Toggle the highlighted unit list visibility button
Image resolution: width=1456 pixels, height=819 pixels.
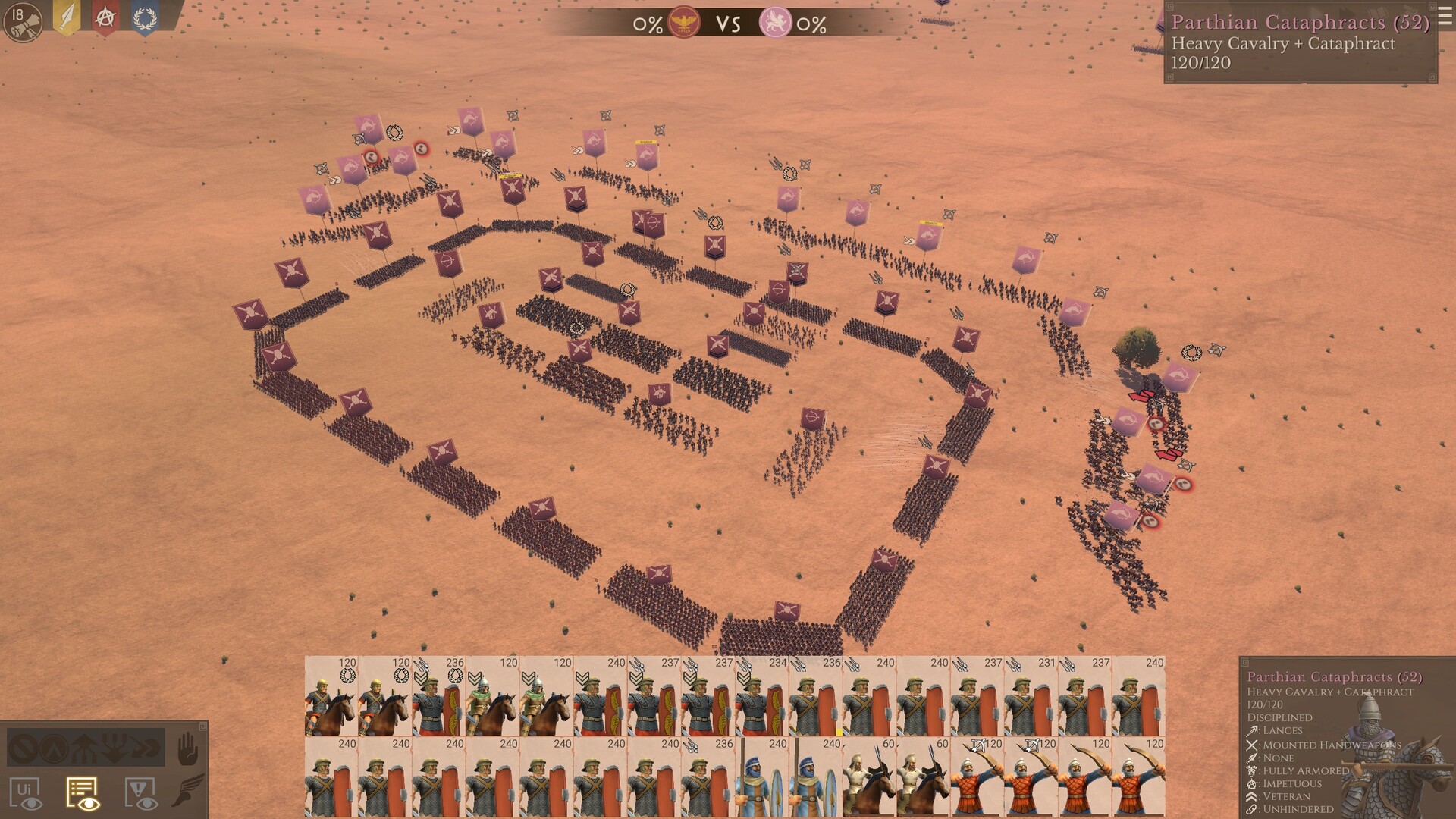pos(83,792)
